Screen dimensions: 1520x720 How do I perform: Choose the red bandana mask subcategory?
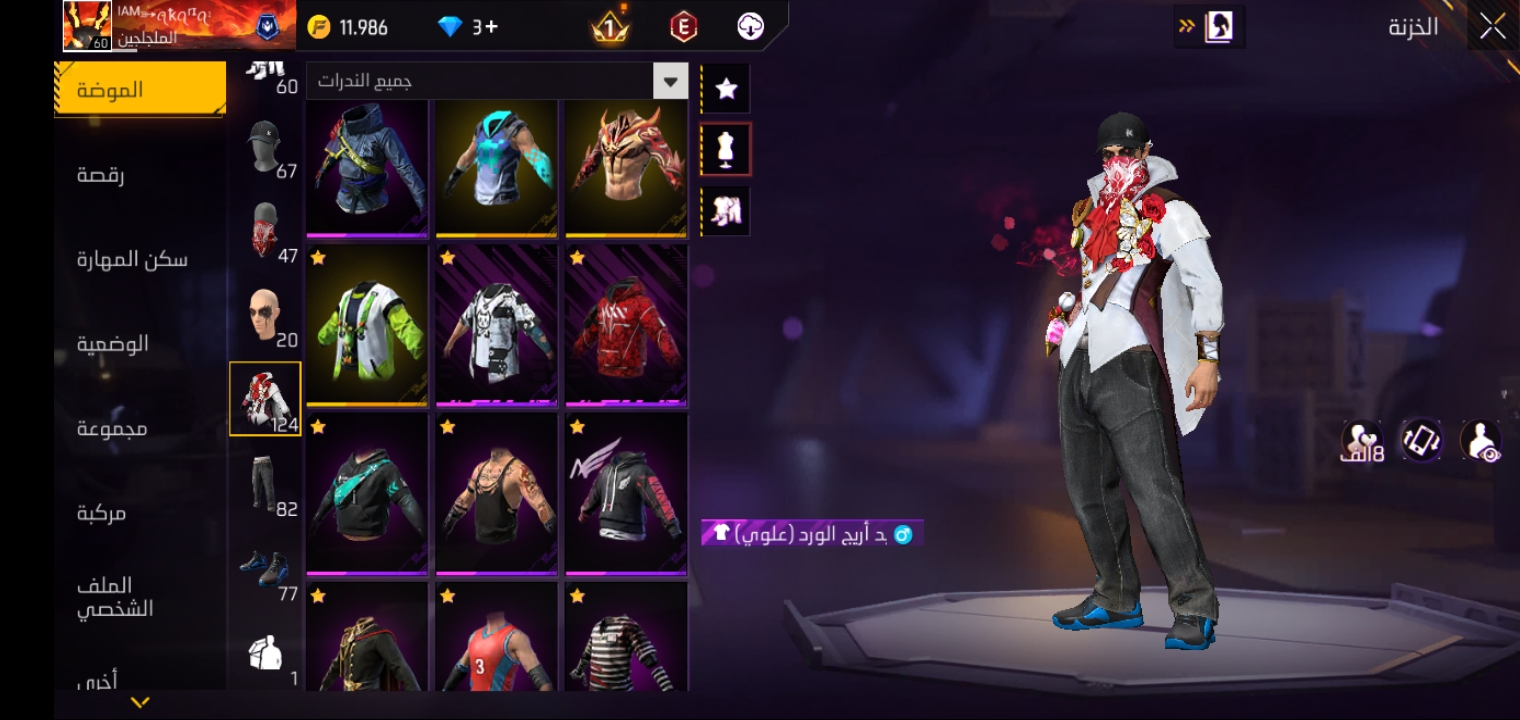(266, 234)
